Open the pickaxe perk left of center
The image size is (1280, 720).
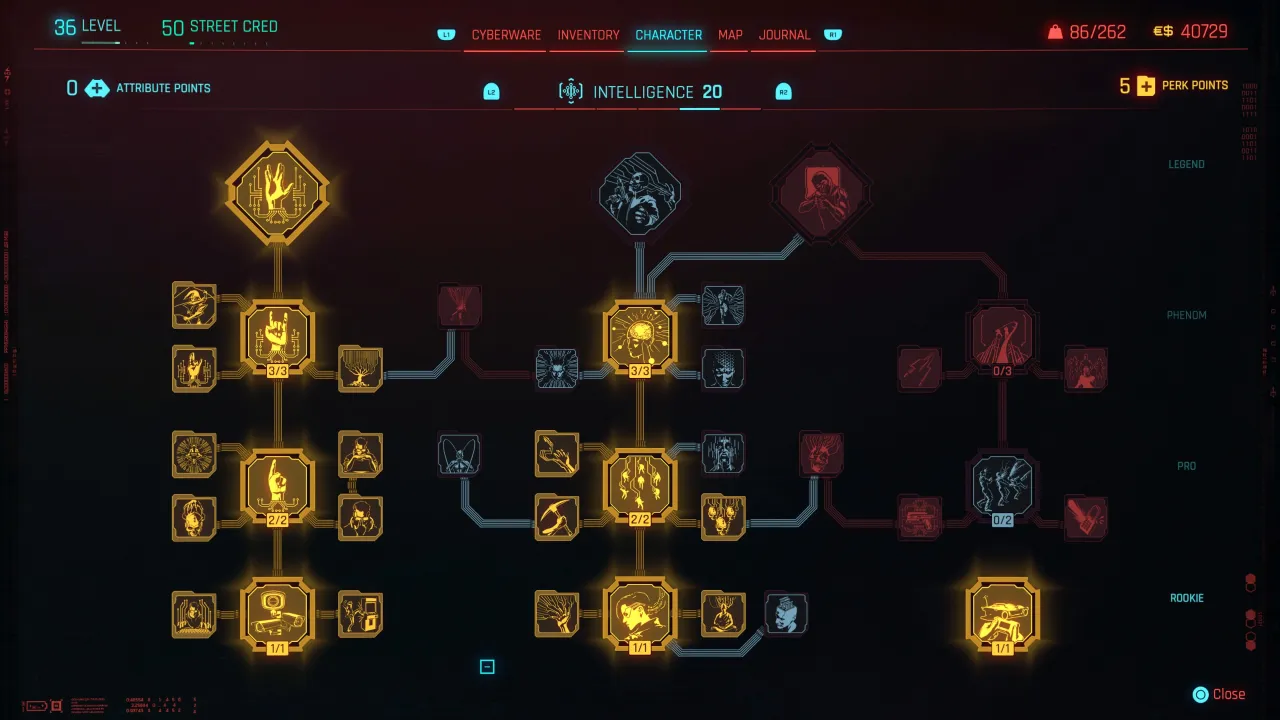[557, 517]
